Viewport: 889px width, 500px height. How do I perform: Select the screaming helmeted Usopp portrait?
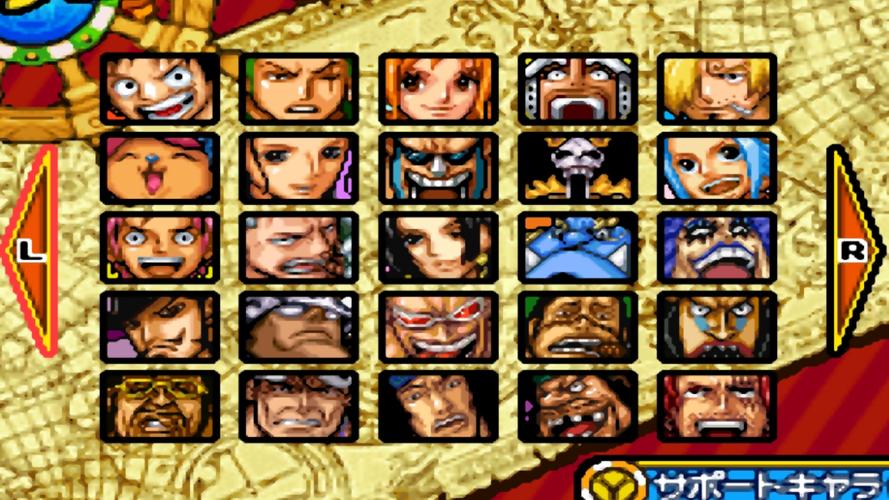point(577,88)
